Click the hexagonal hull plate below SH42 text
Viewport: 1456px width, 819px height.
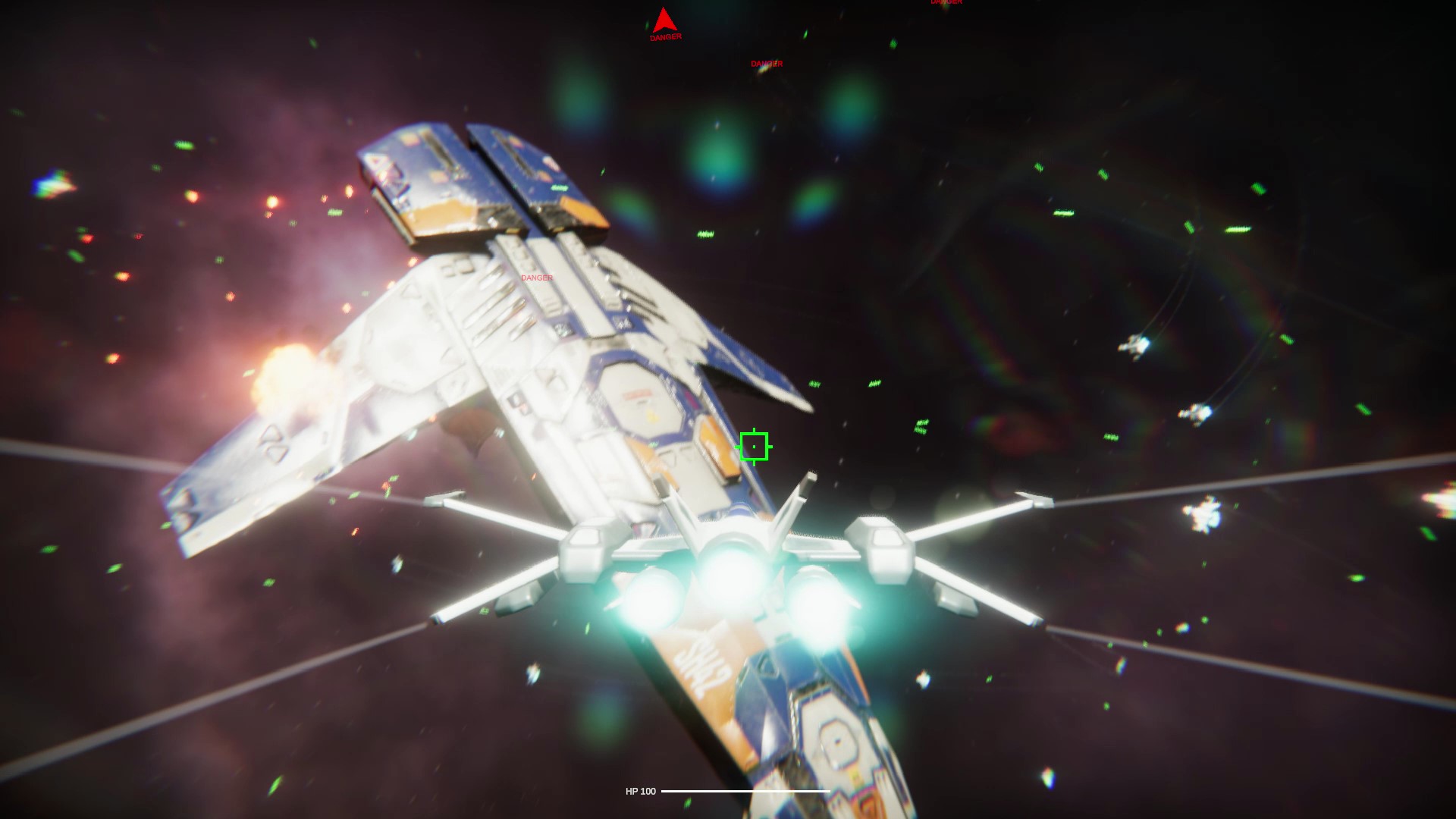point(836,739)
